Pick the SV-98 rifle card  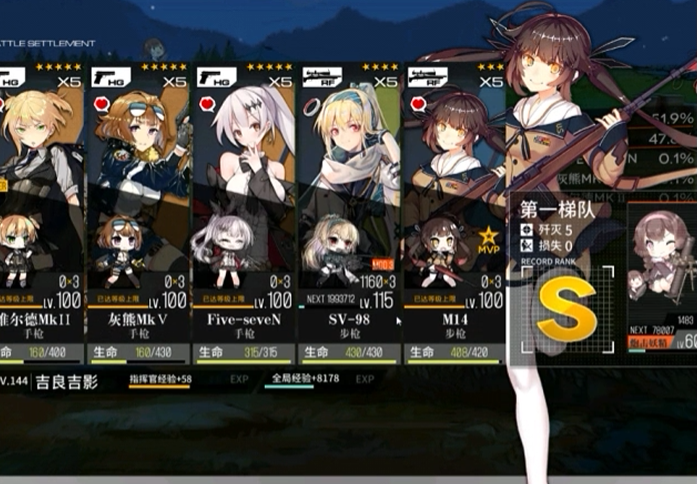(x=349, y=210)
